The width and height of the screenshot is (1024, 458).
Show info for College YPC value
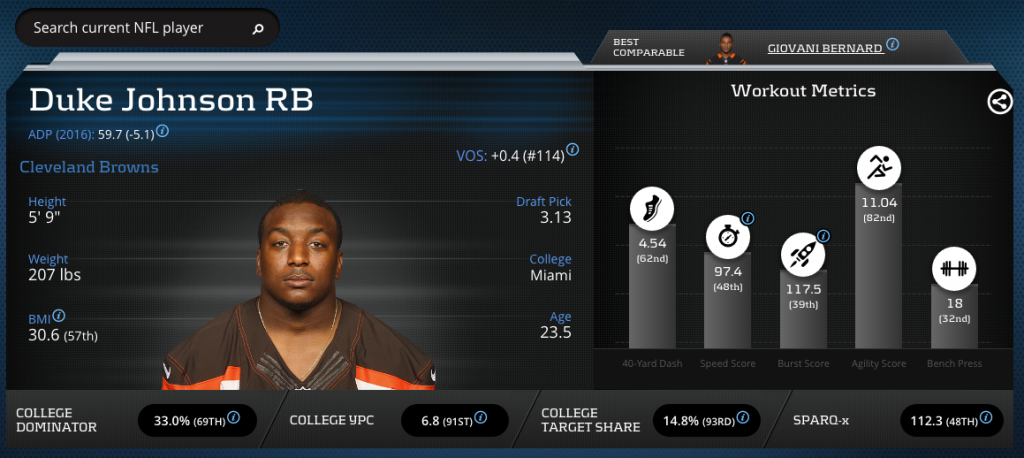(x=481, y=419)
